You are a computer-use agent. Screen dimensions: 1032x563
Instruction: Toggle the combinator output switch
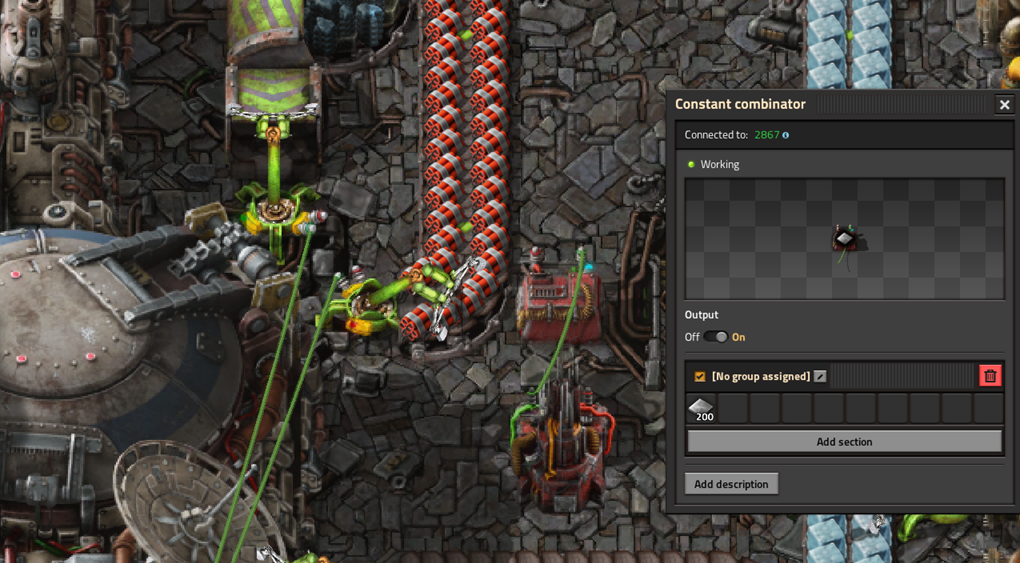point(715,337)
